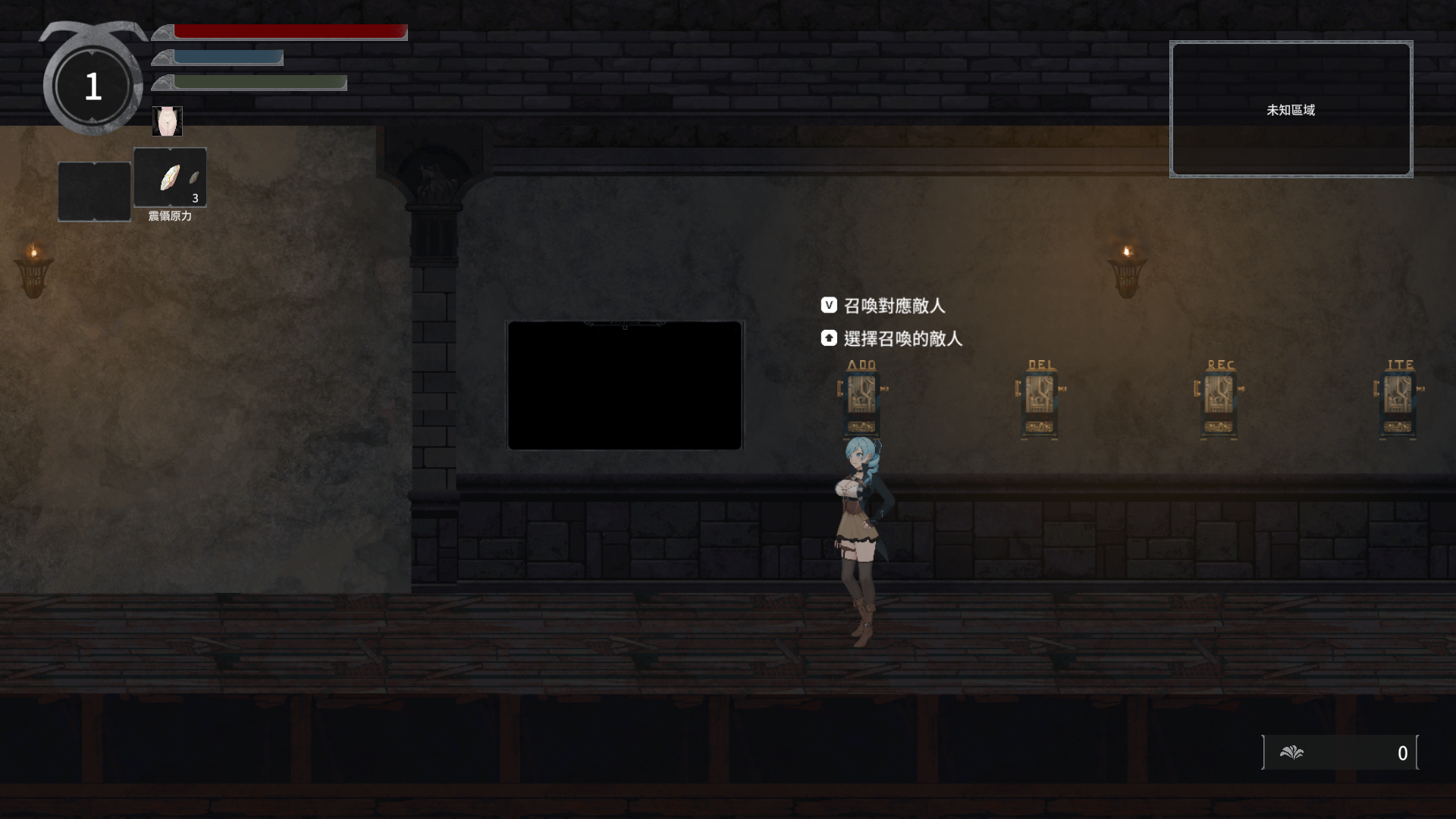Click the status effect icon under the bars
The width and height of the screenshot is (1456, 819).
(x=167, y=121)
